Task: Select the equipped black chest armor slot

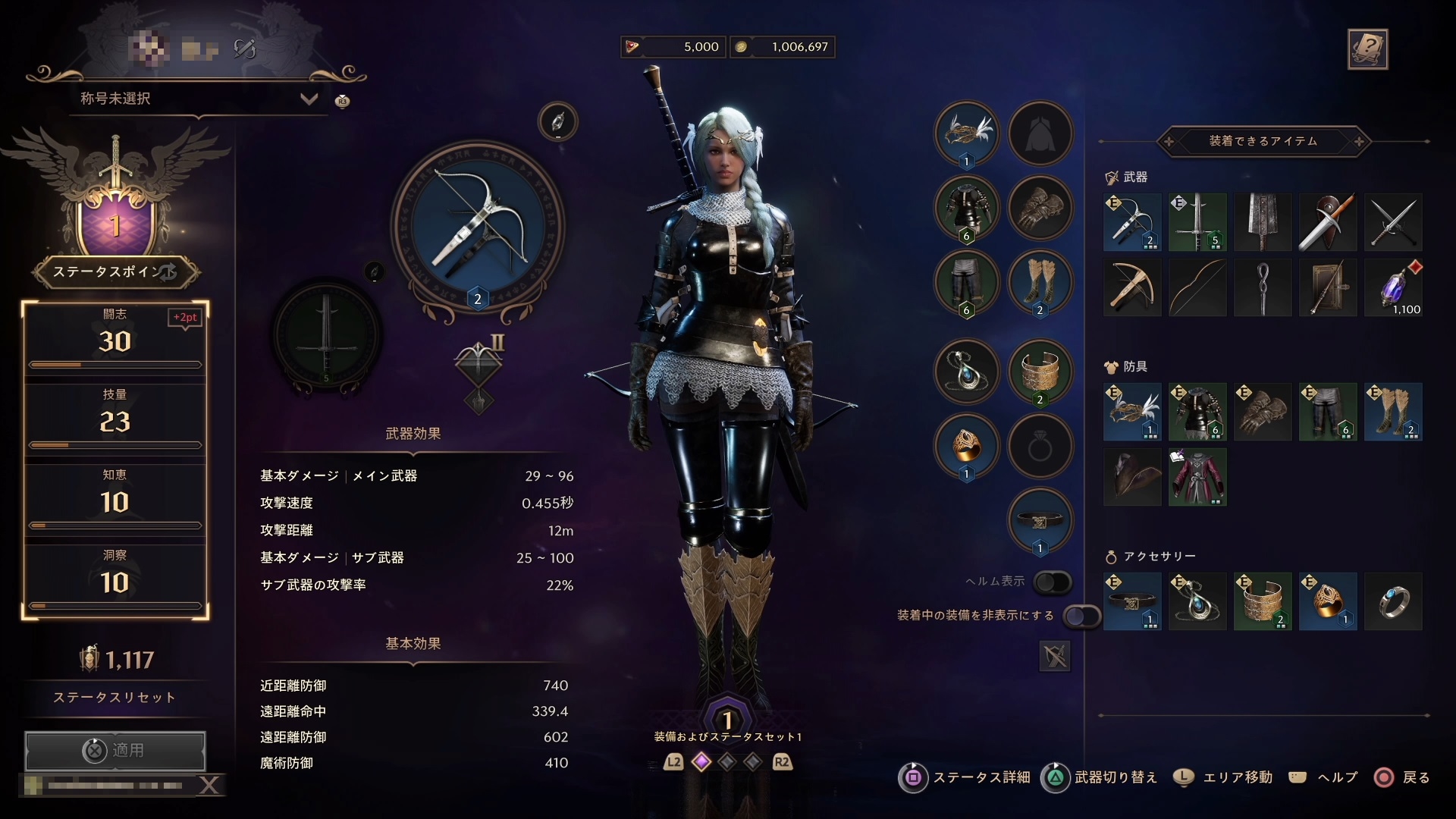Action: tap(966, 209)
